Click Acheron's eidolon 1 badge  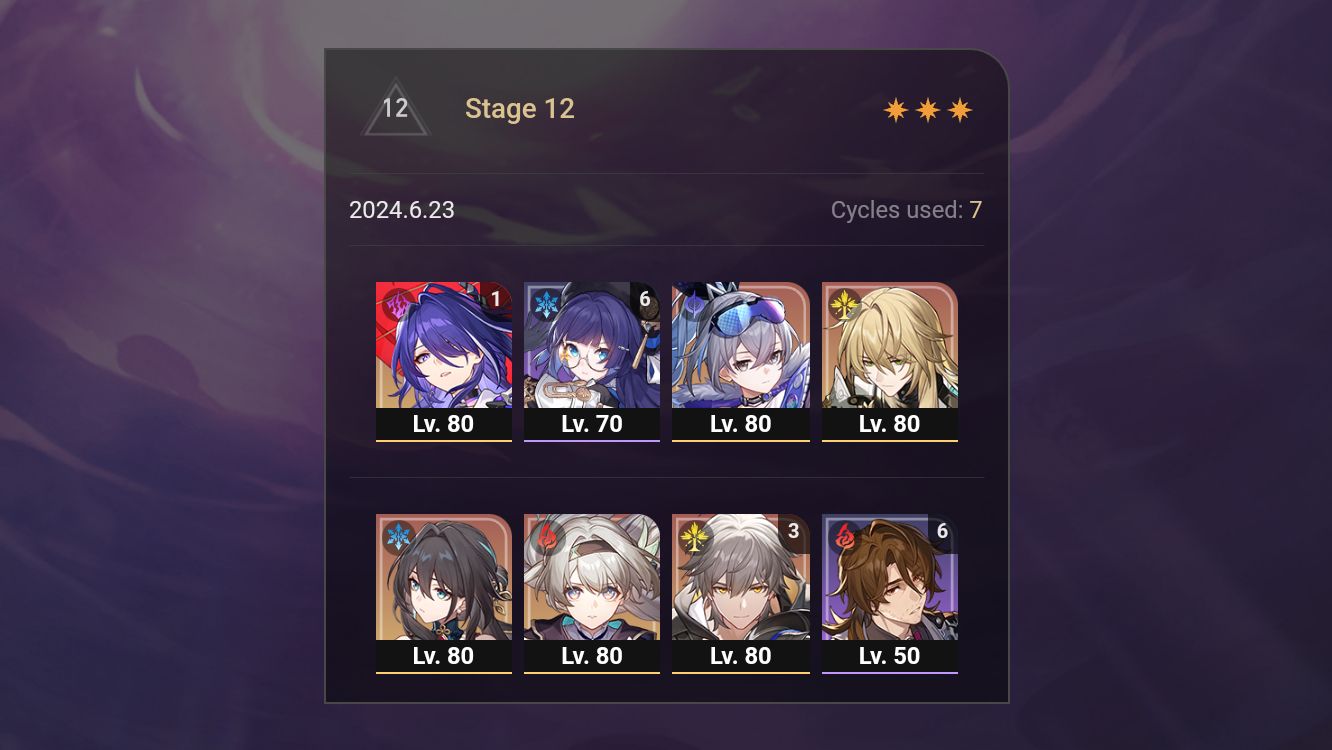tap(495, 299)
